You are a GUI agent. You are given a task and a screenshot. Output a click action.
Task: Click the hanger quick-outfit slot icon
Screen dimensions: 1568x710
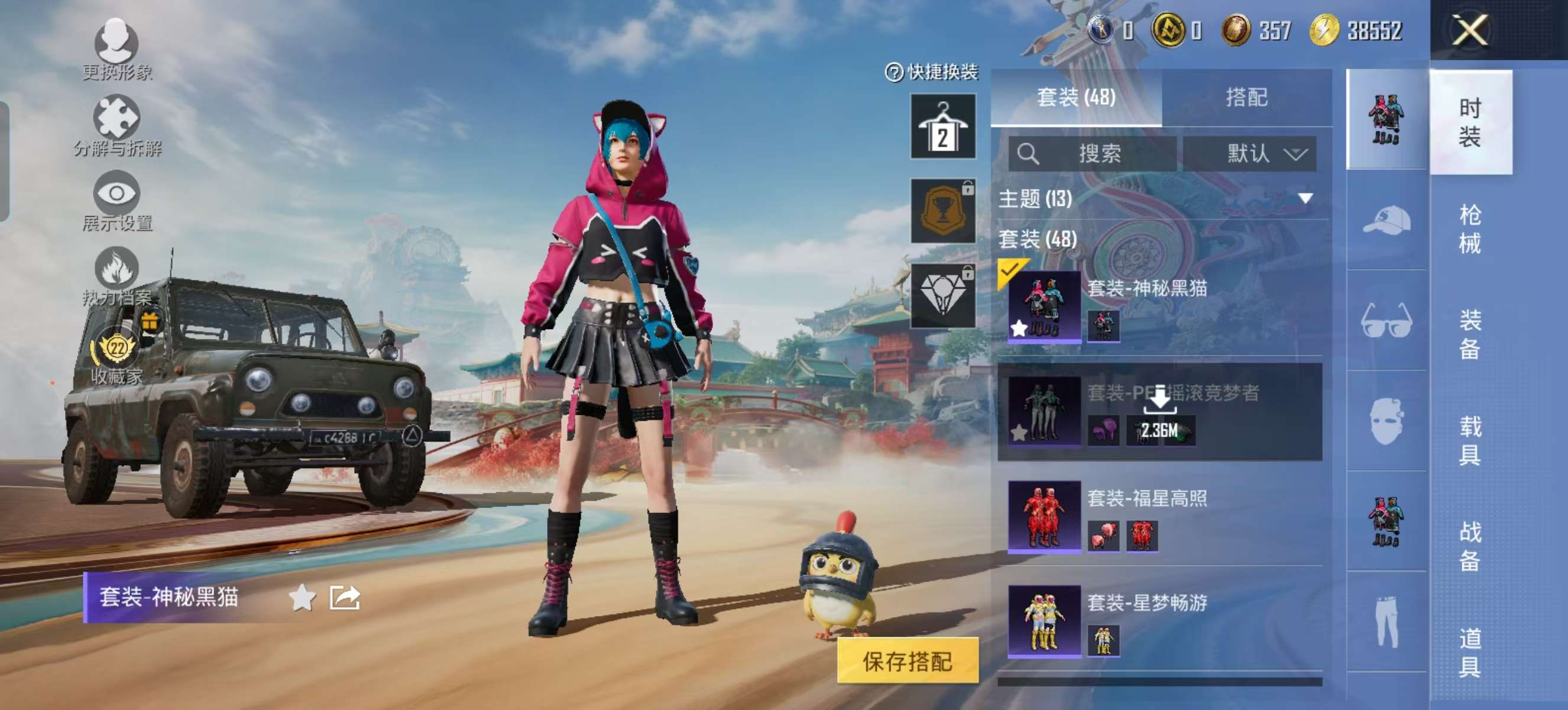pyautogui.click(x=943, y=128)
